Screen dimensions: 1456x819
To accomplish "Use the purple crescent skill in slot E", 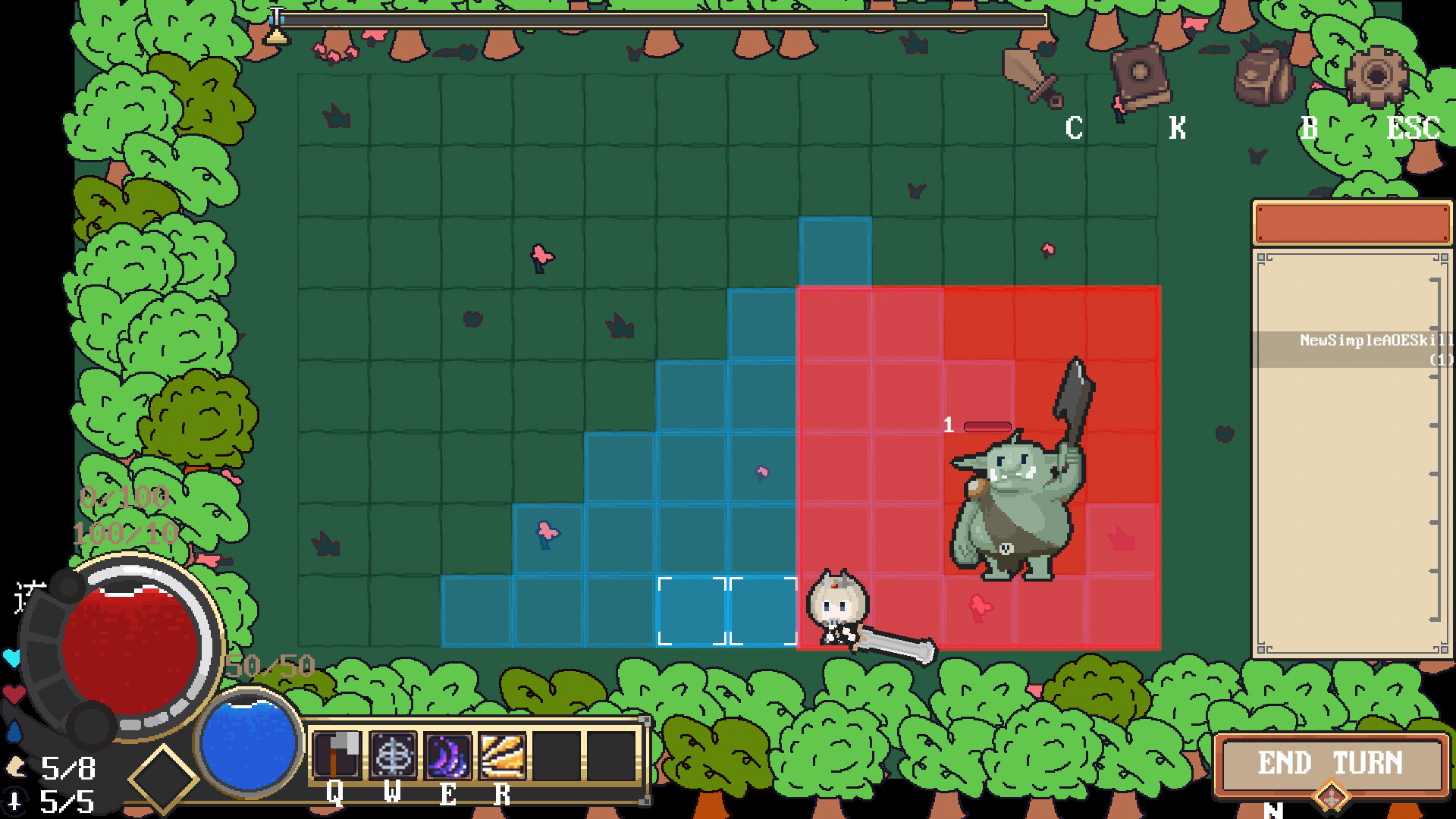I will point(447,755).
